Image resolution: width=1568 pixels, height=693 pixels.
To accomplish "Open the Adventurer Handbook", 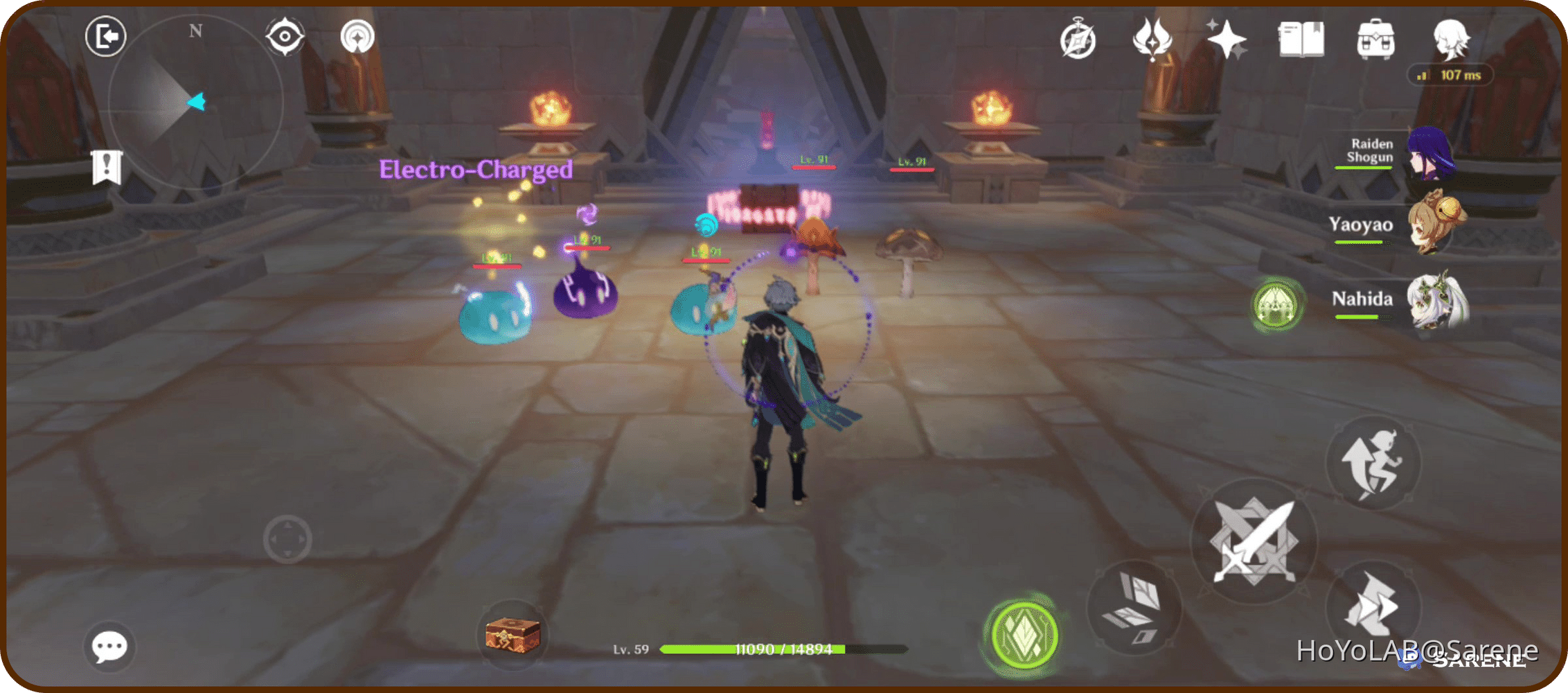I will pyautogui.click(x=1301, y=40).
